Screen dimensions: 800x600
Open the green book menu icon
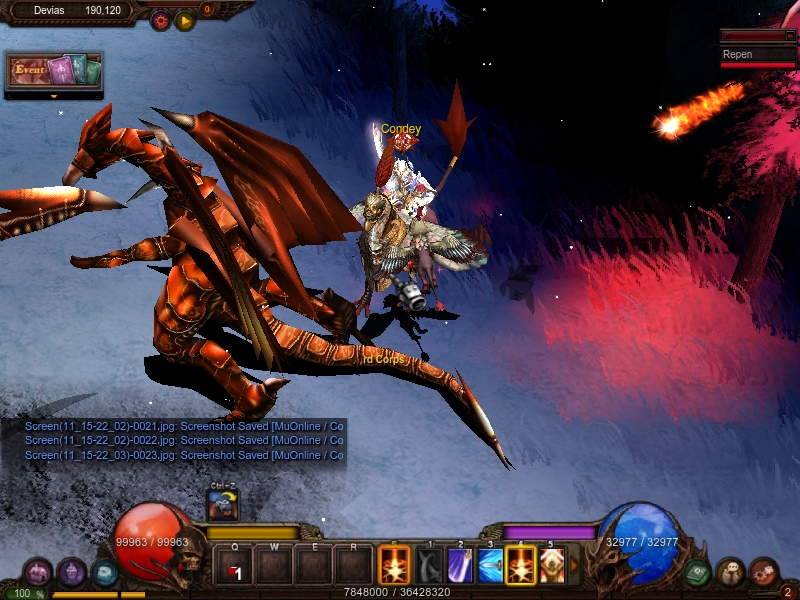pos(697,573)
